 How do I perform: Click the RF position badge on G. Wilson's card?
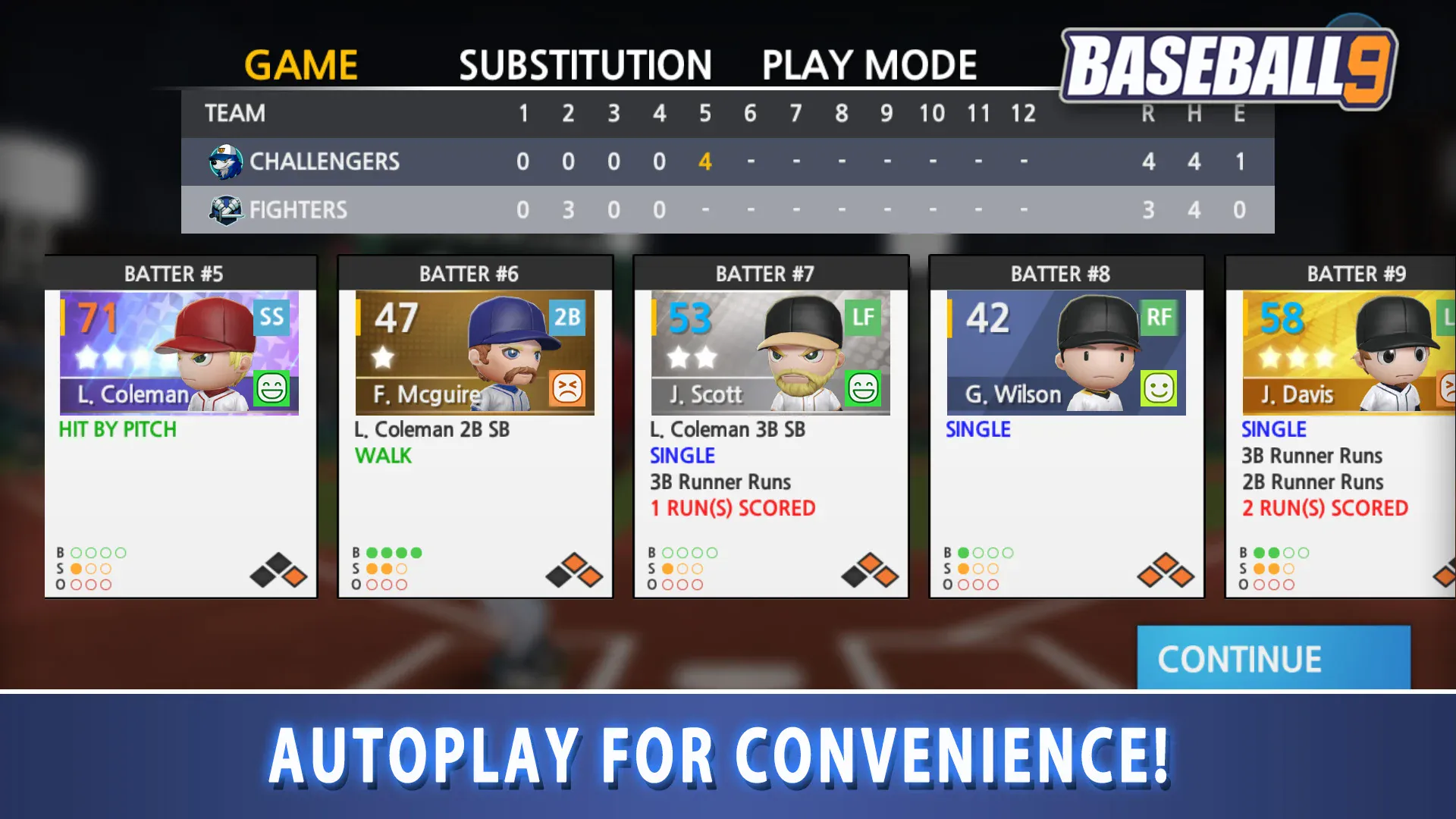[x=1158, y=317]
